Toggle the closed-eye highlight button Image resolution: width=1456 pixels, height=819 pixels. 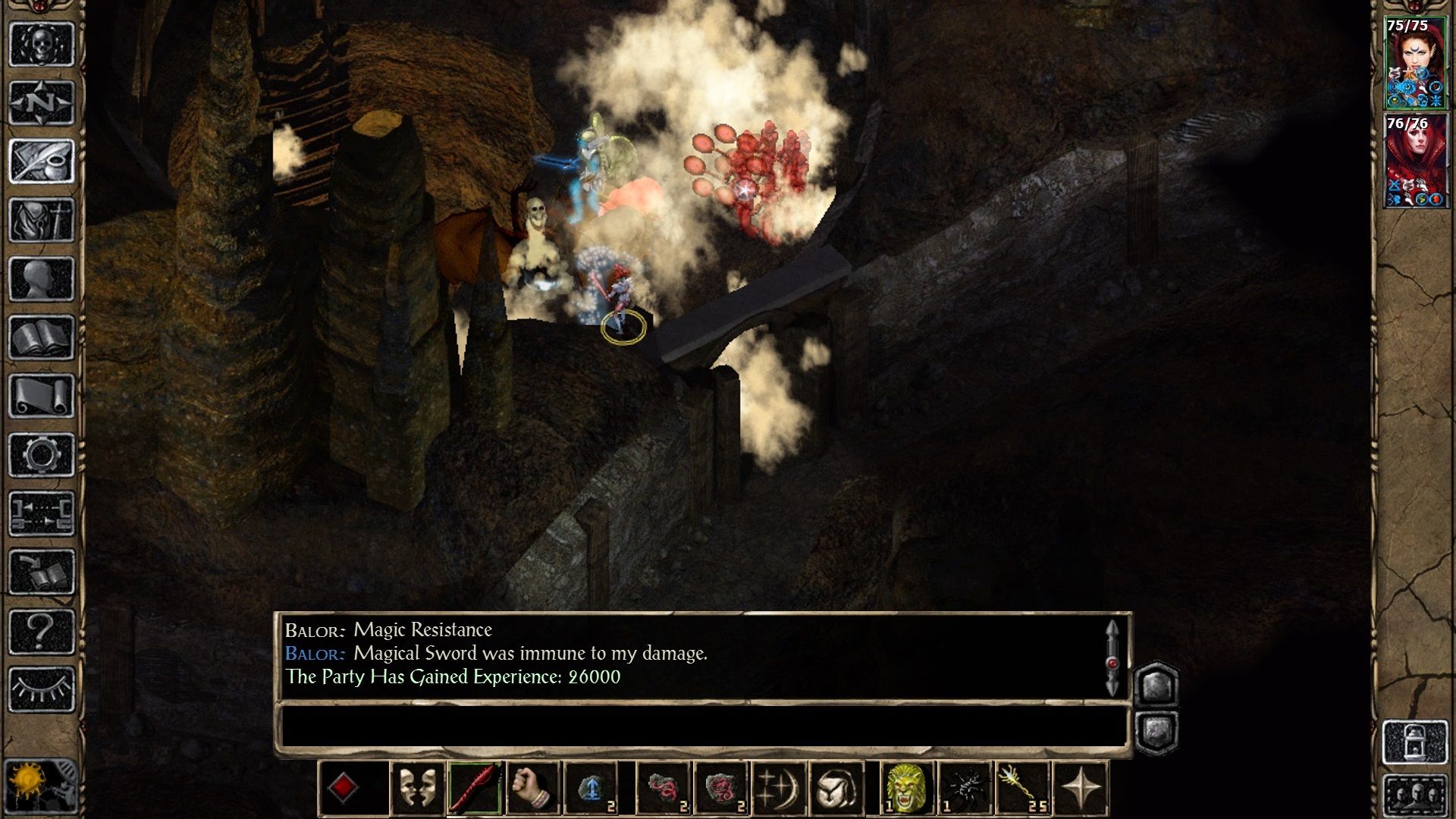42,689
